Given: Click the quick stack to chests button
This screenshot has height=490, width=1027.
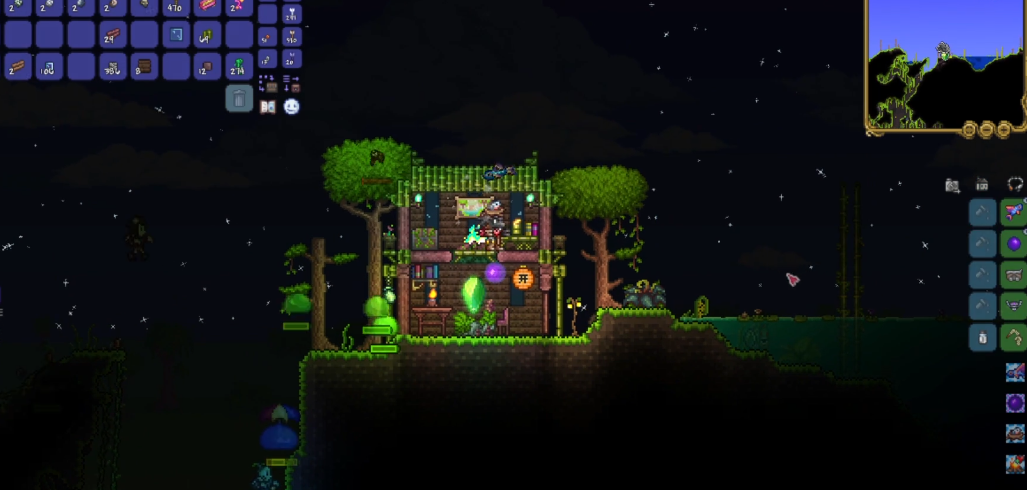Looking at the screenshot, I should click(268, 83).
